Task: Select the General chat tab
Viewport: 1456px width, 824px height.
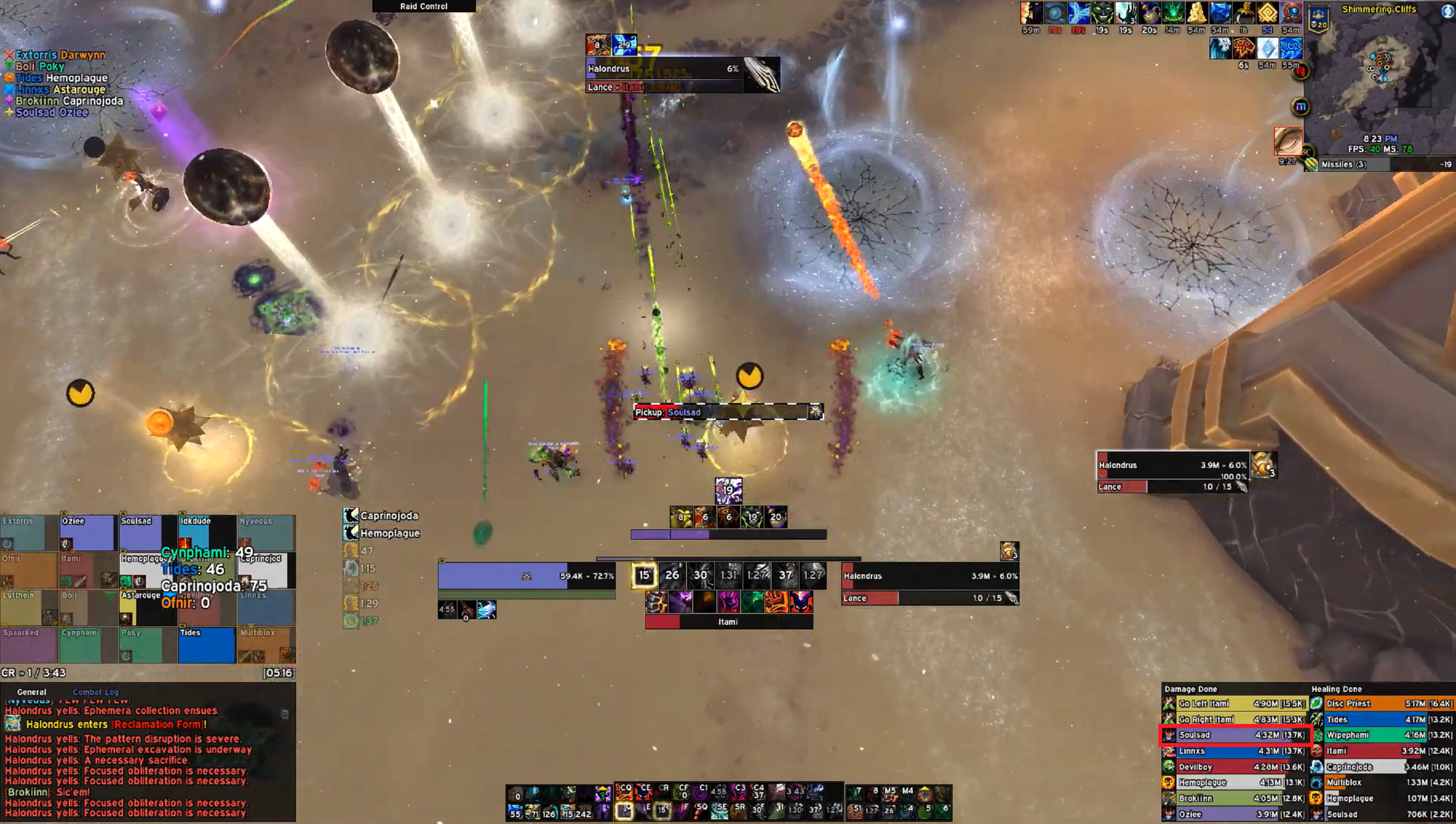Action: point(31,691)
